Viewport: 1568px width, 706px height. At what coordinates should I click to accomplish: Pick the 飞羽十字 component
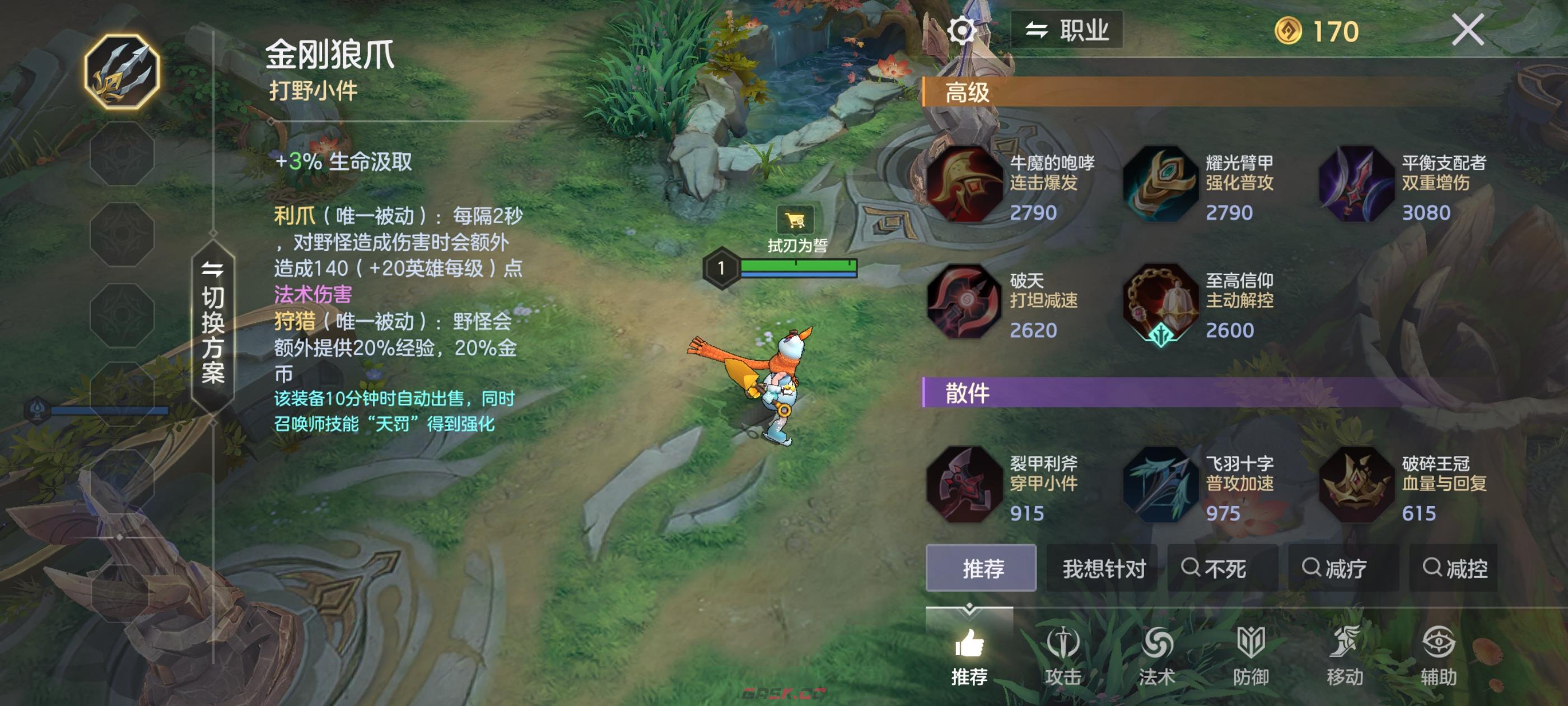(x=1161, y=485)
